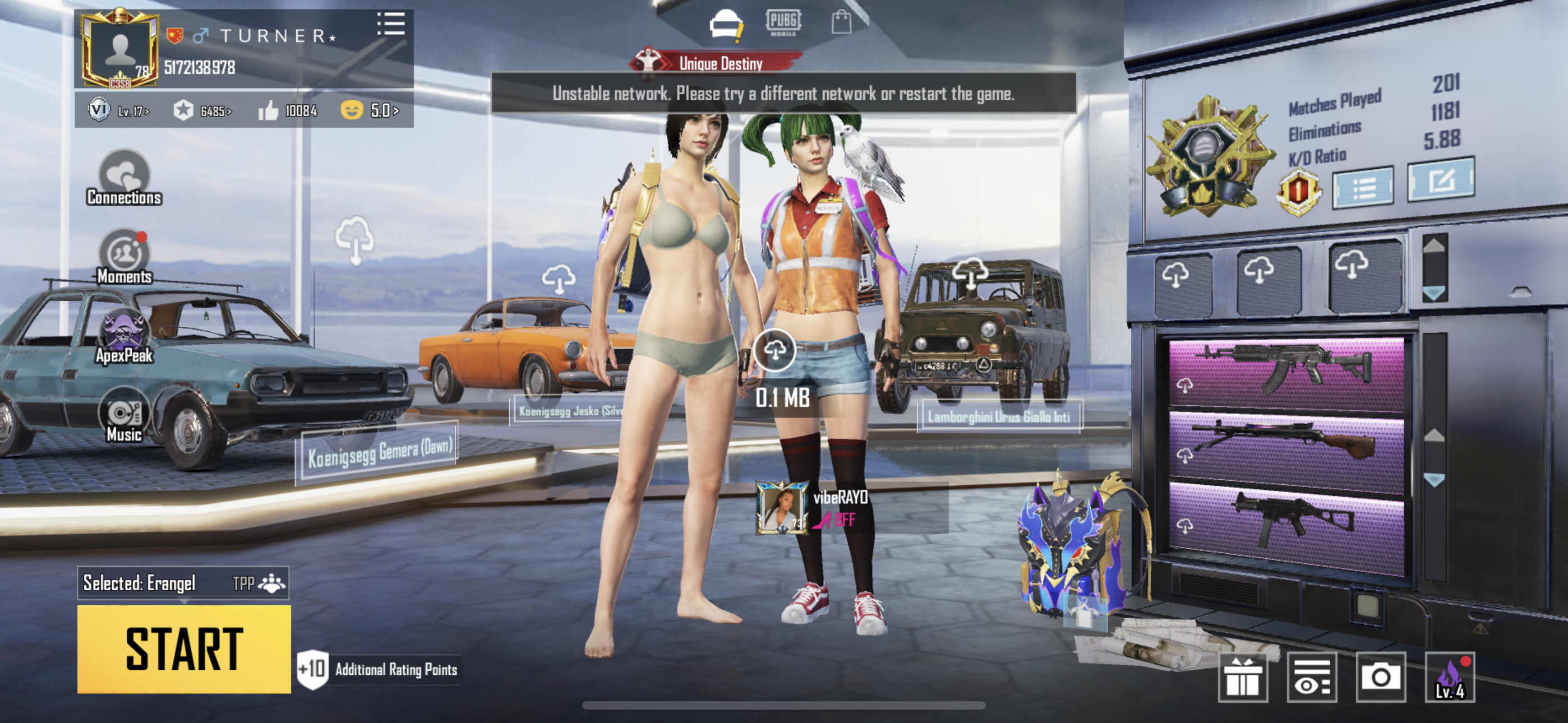Open the hamburger list menu beside the player name
The width and height of the screenshot is (1568, 723).
coord(391,24)
